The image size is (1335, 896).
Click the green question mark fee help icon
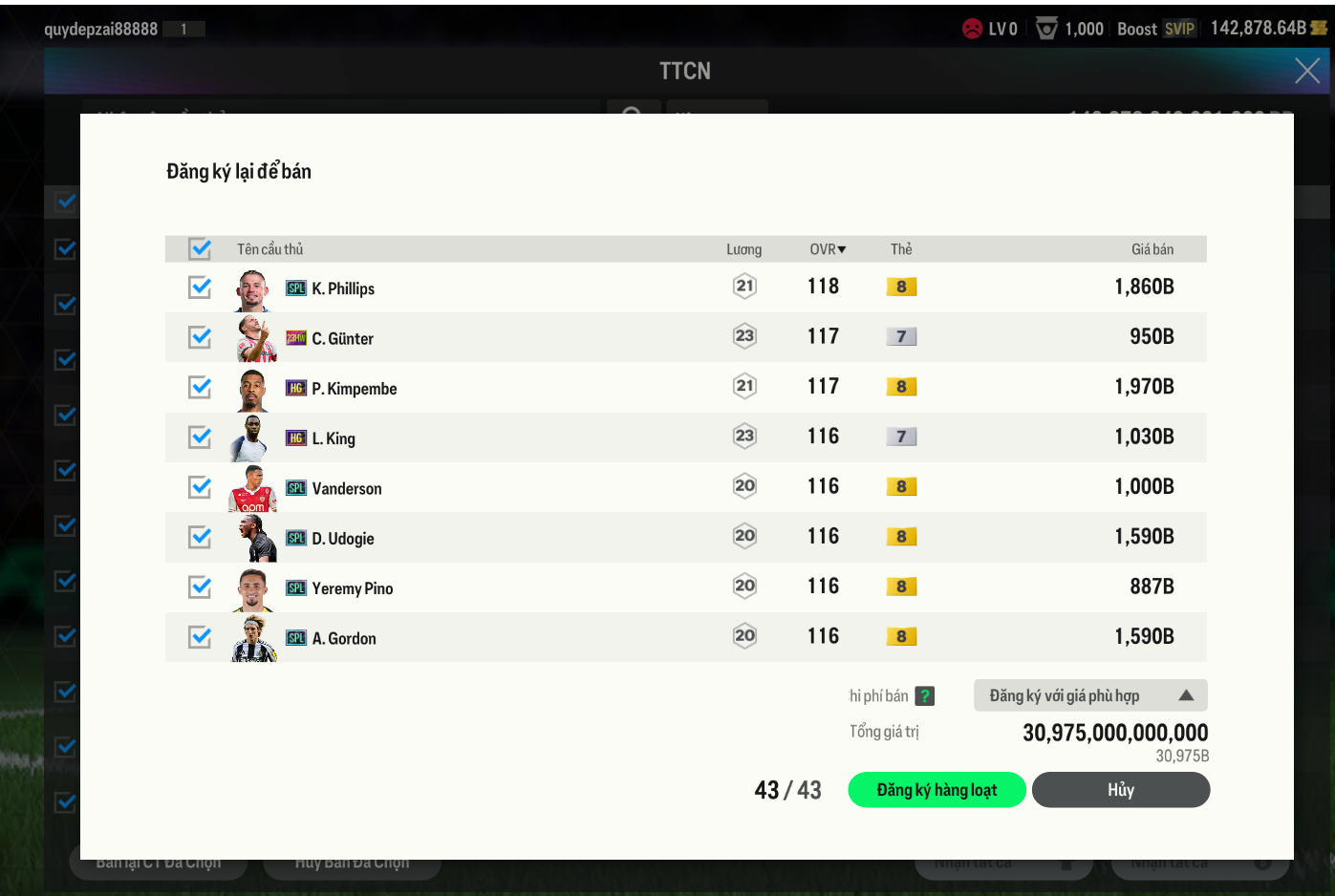pos(924,696)
